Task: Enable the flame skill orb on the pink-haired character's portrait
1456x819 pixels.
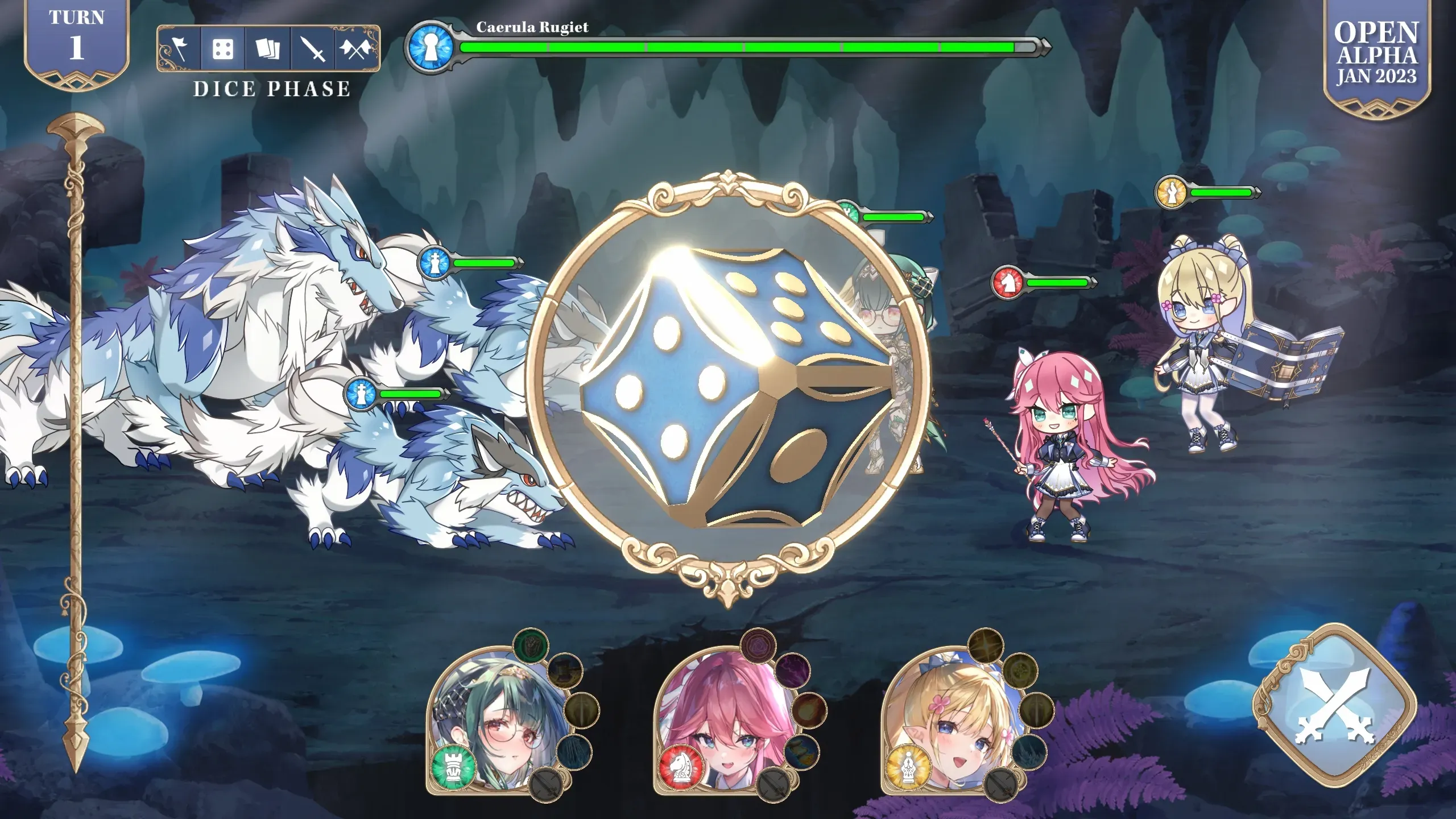Action: [809, 711]
